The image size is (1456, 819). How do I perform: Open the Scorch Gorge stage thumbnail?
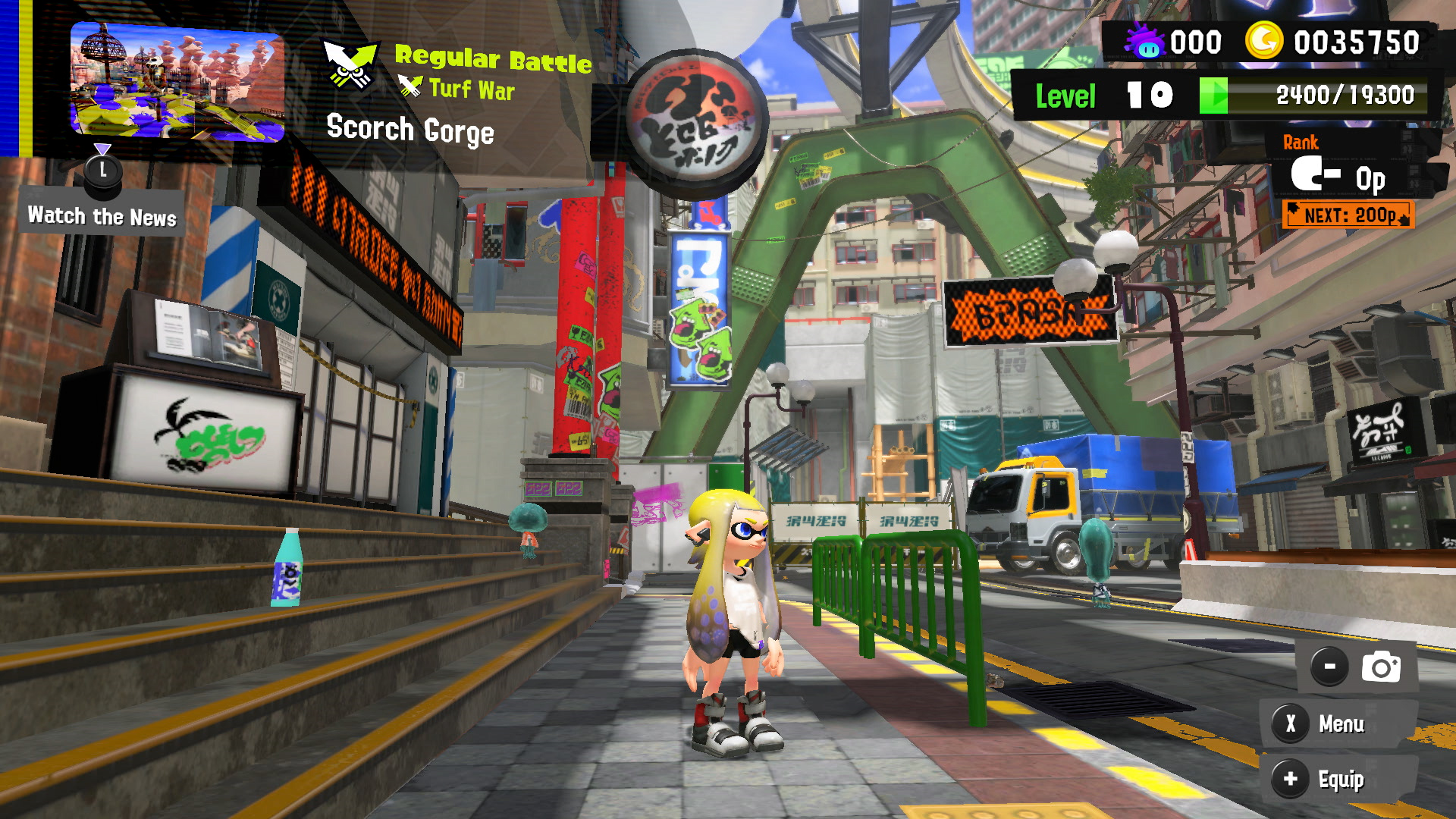point(177,81)
